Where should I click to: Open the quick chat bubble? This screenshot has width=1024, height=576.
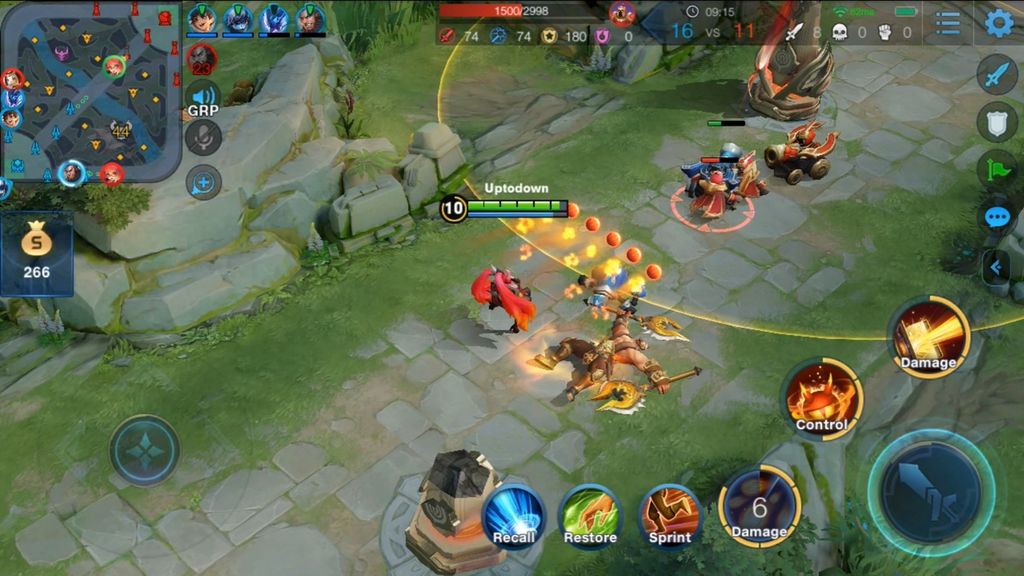(997, 217)
